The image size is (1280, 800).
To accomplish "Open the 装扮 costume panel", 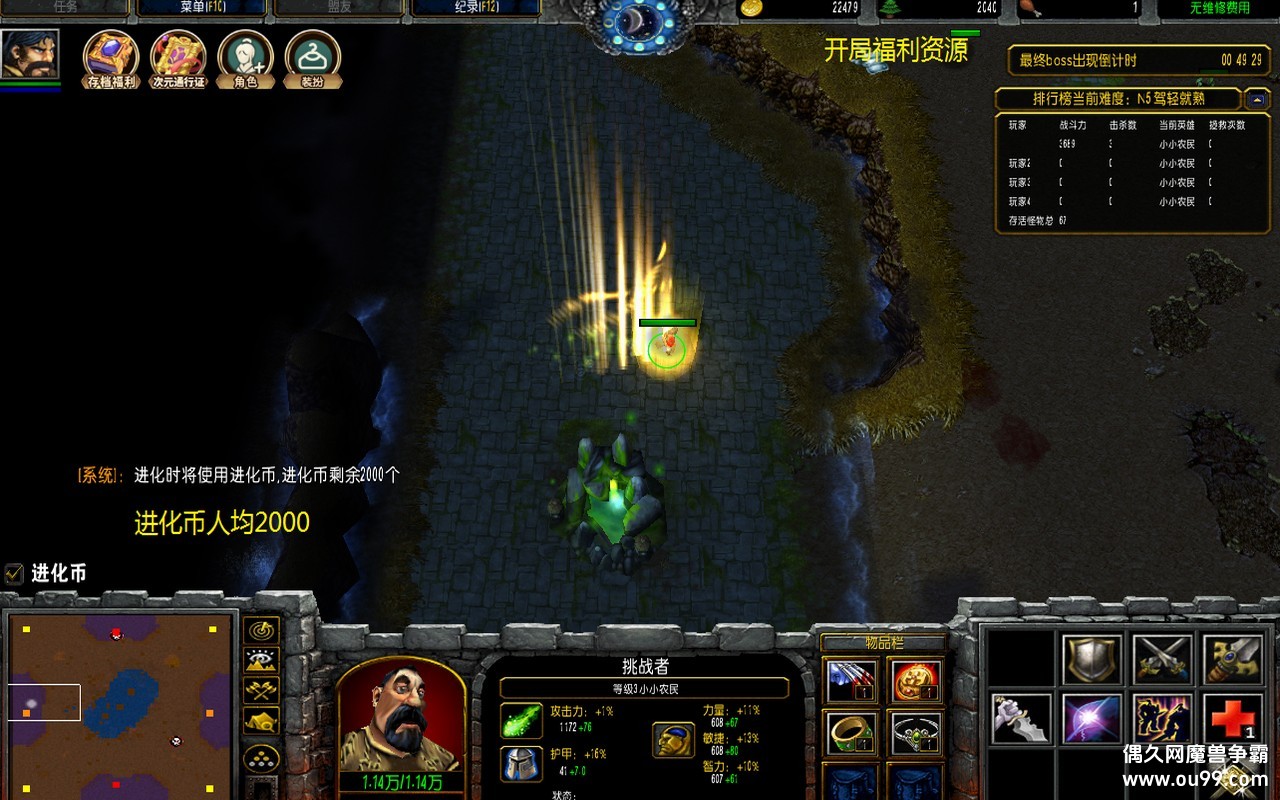I will point(312,58).
